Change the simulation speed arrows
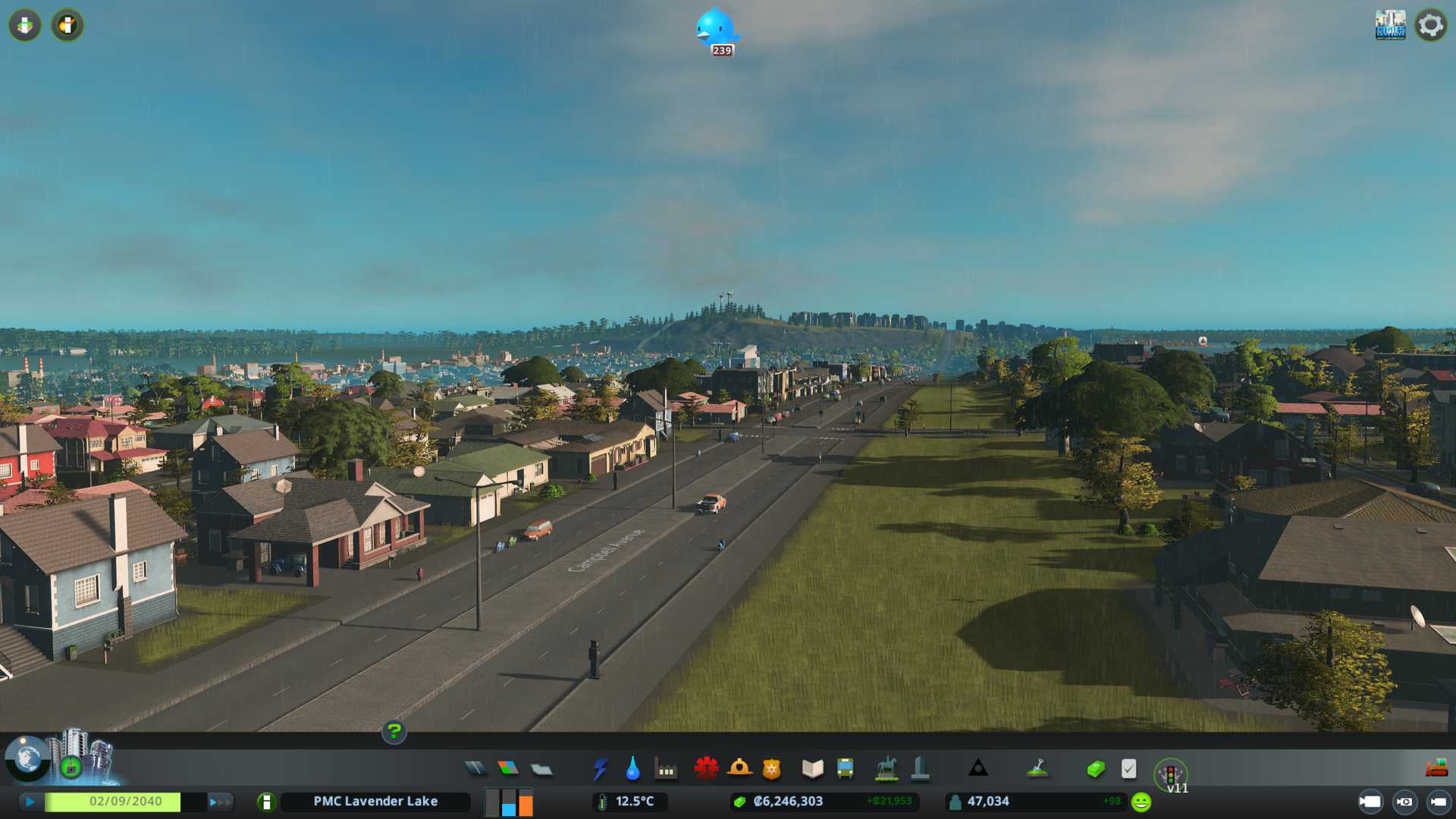 220,802
